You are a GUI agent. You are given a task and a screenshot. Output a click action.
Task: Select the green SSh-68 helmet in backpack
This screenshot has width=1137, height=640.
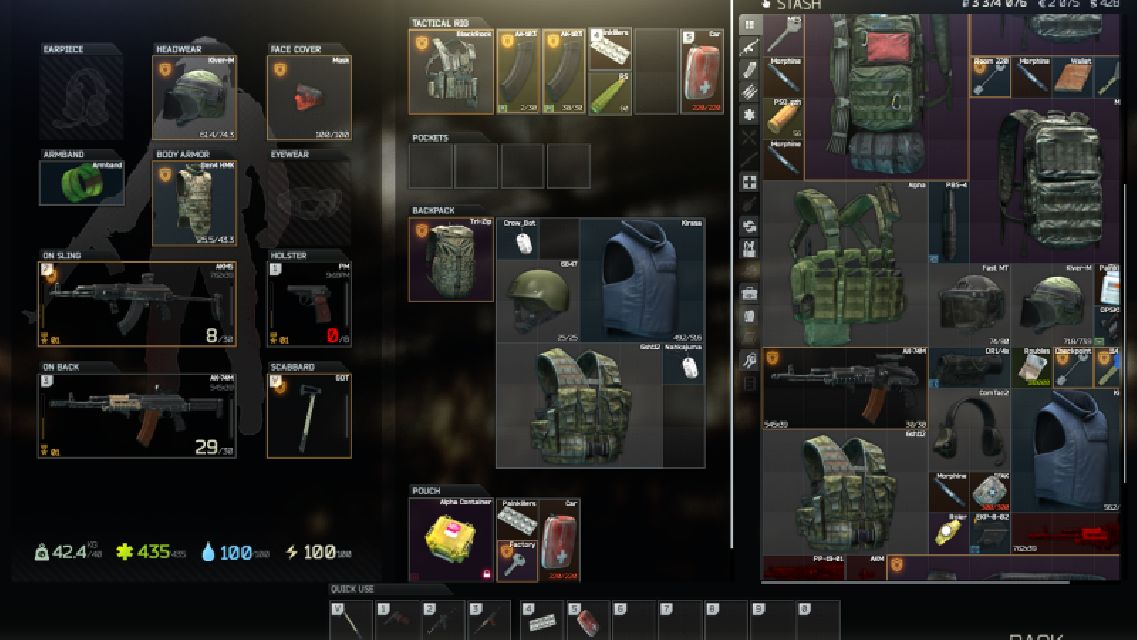(538, 301)
